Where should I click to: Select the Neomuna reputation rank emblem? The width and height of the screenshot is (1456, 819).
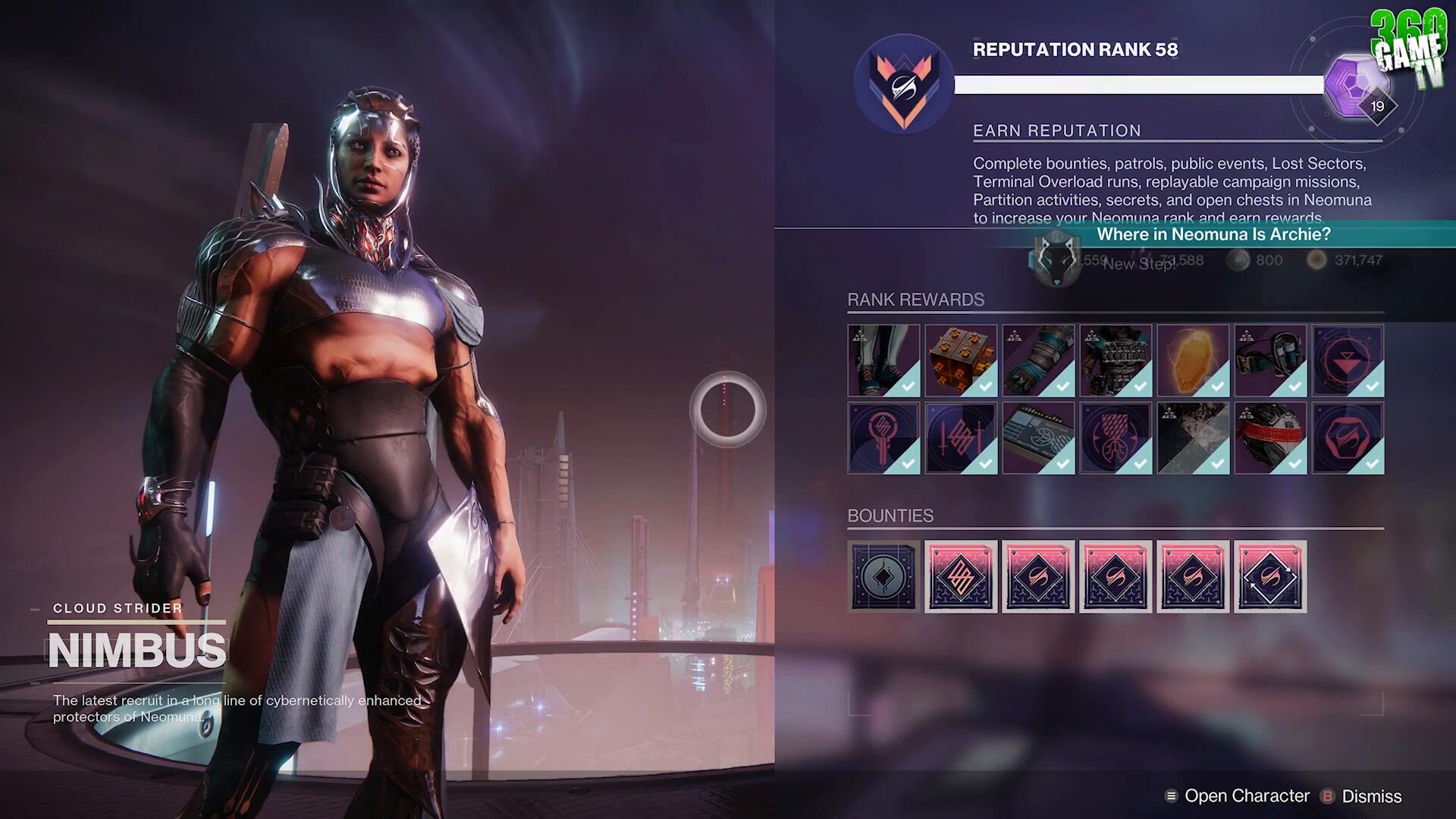pos(903,84)
